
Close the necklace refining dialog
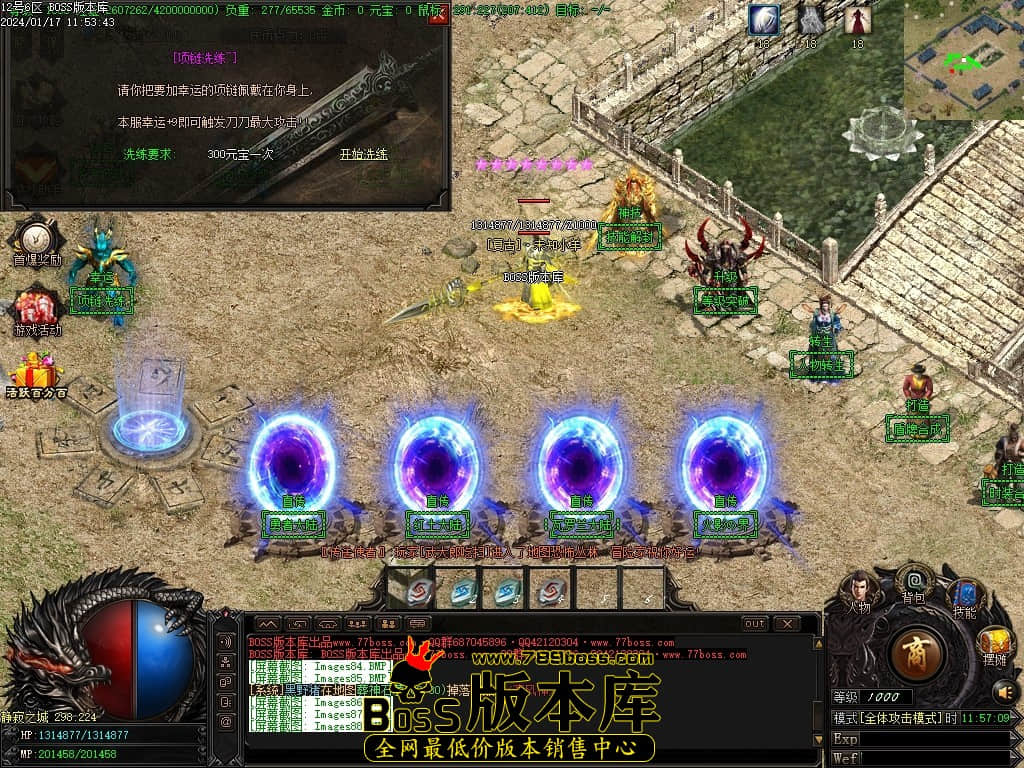pos(437,17)
